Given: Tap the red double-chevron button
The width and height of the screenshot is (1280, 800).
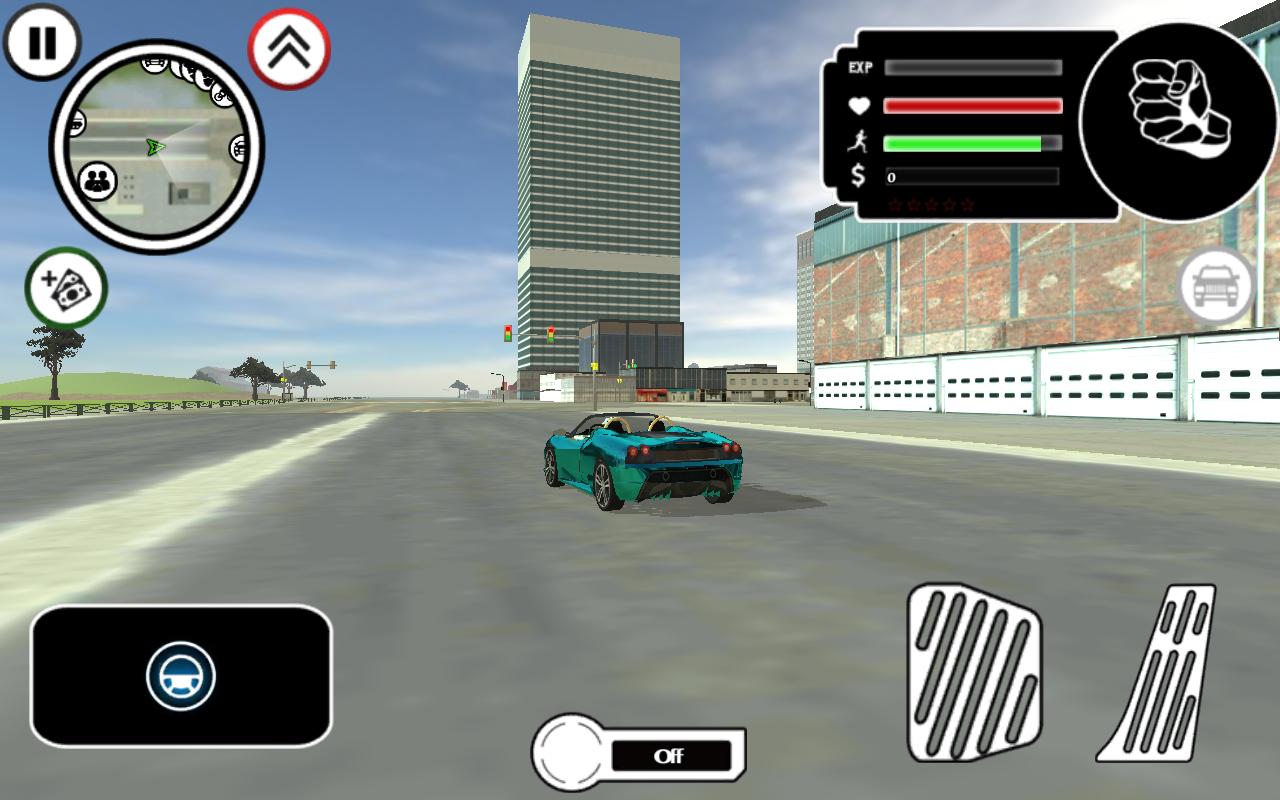Looking at the screenshot, I should pos(289,48).
